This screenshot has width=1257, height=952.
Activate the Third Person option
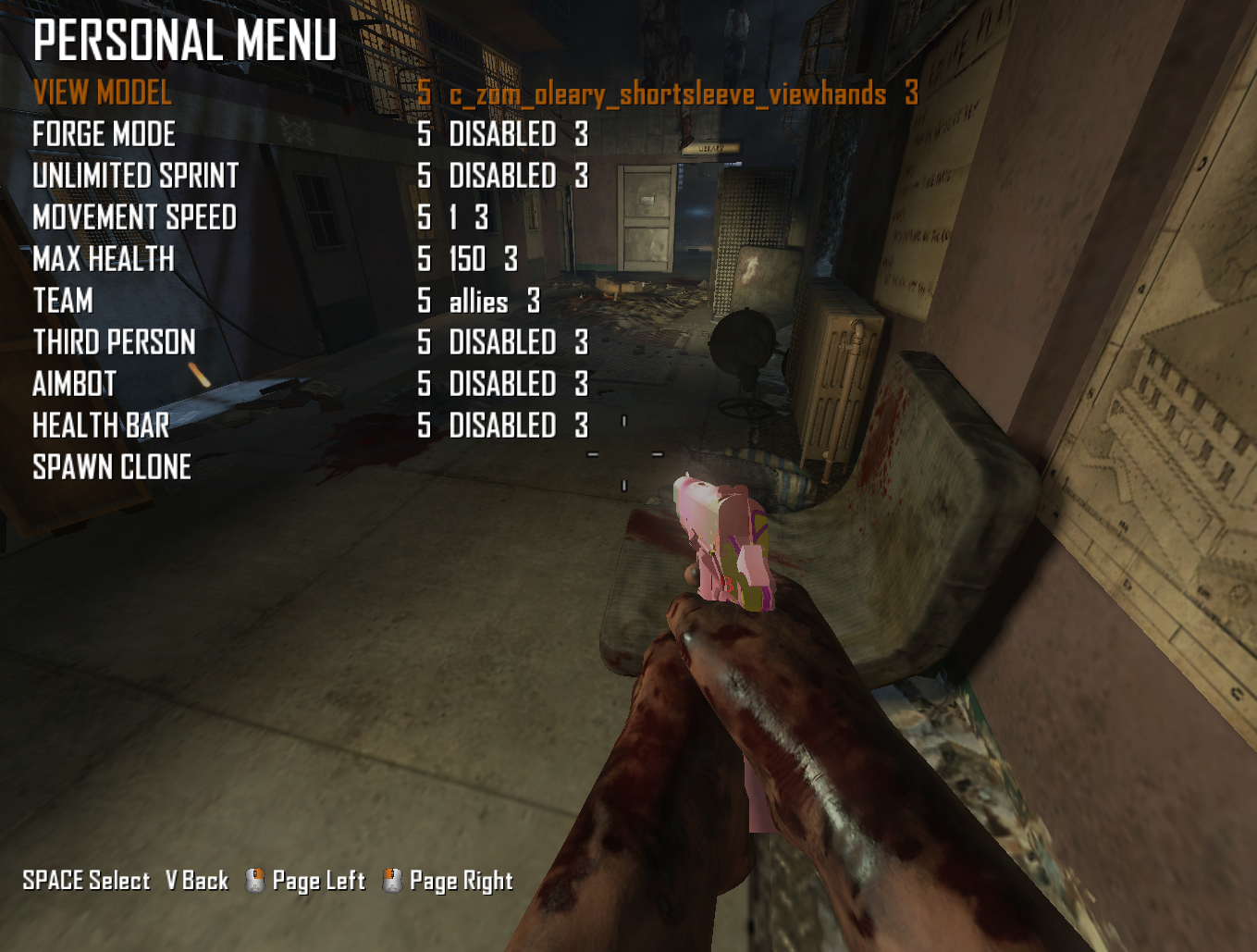[114, 342]
